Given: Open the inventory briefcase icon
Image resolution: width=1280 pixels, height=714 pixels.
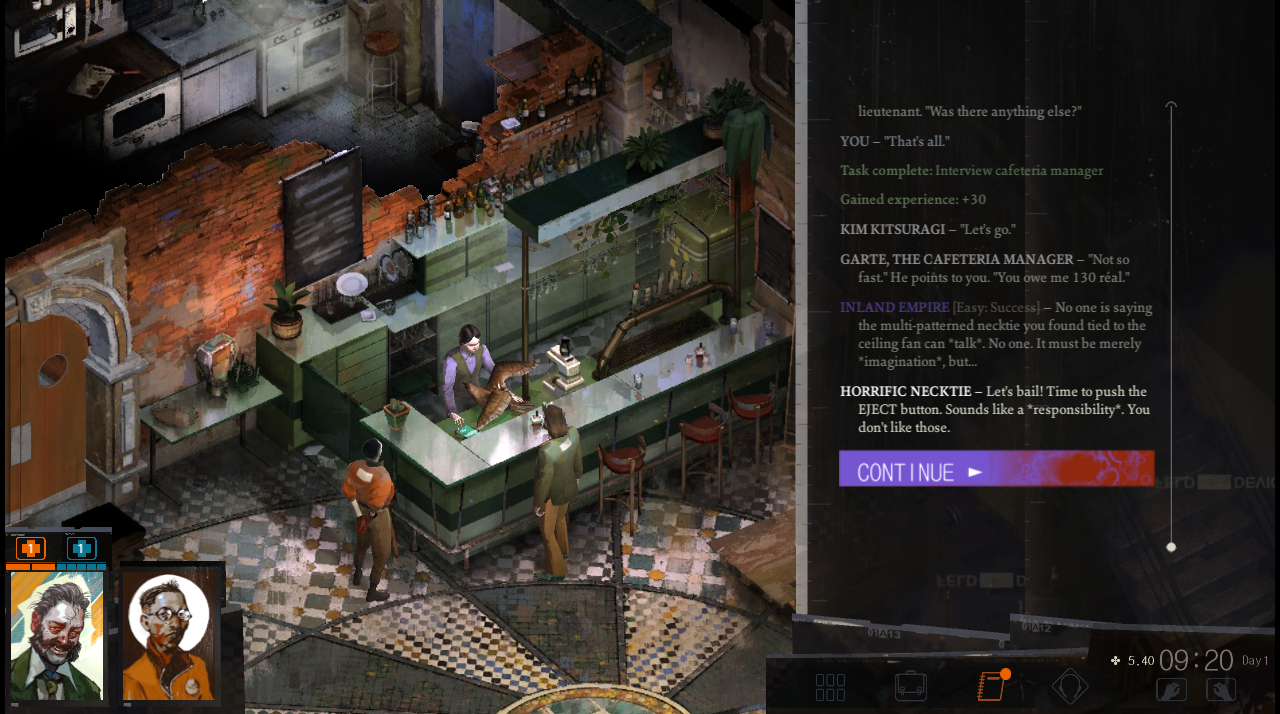Looking at the screenshot, I should pyautogui.click(x=910, y=687).
